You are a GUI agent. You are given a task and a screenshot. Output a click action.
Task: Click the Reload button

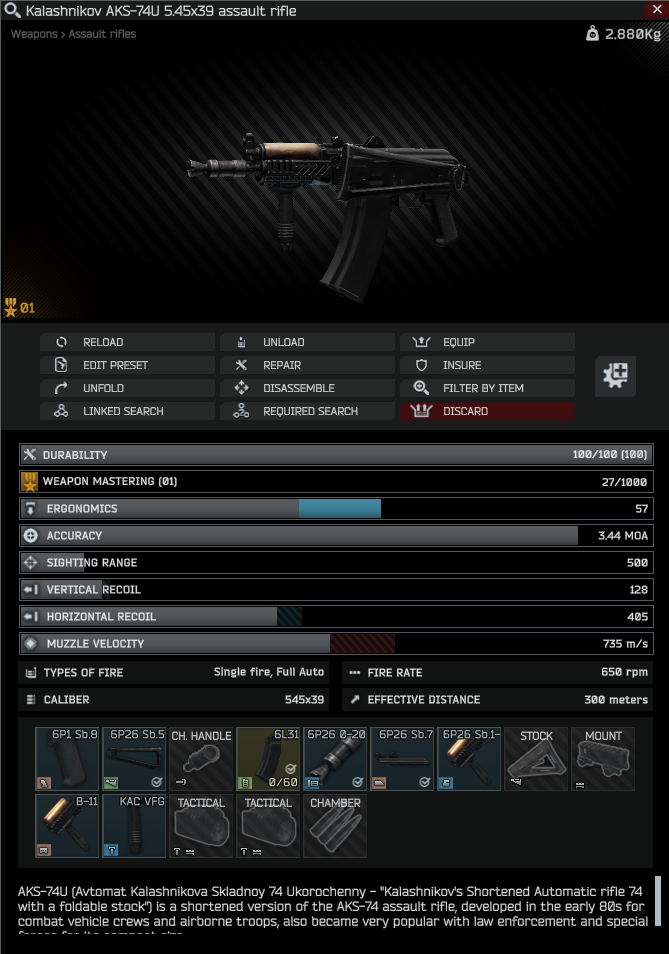pyautogui.click(x=127, y=342)
